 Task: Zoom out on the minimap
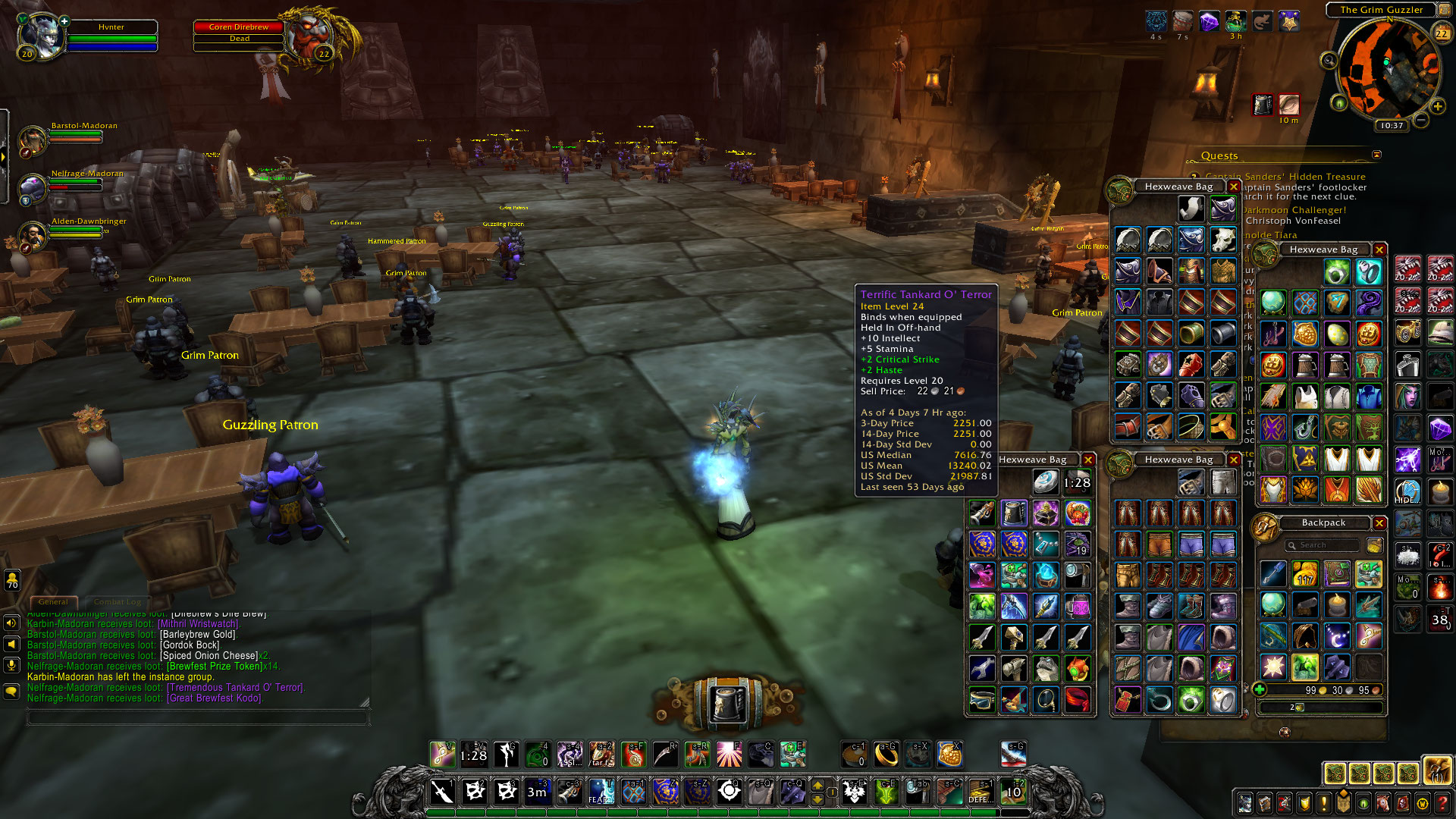[1421, 120]
